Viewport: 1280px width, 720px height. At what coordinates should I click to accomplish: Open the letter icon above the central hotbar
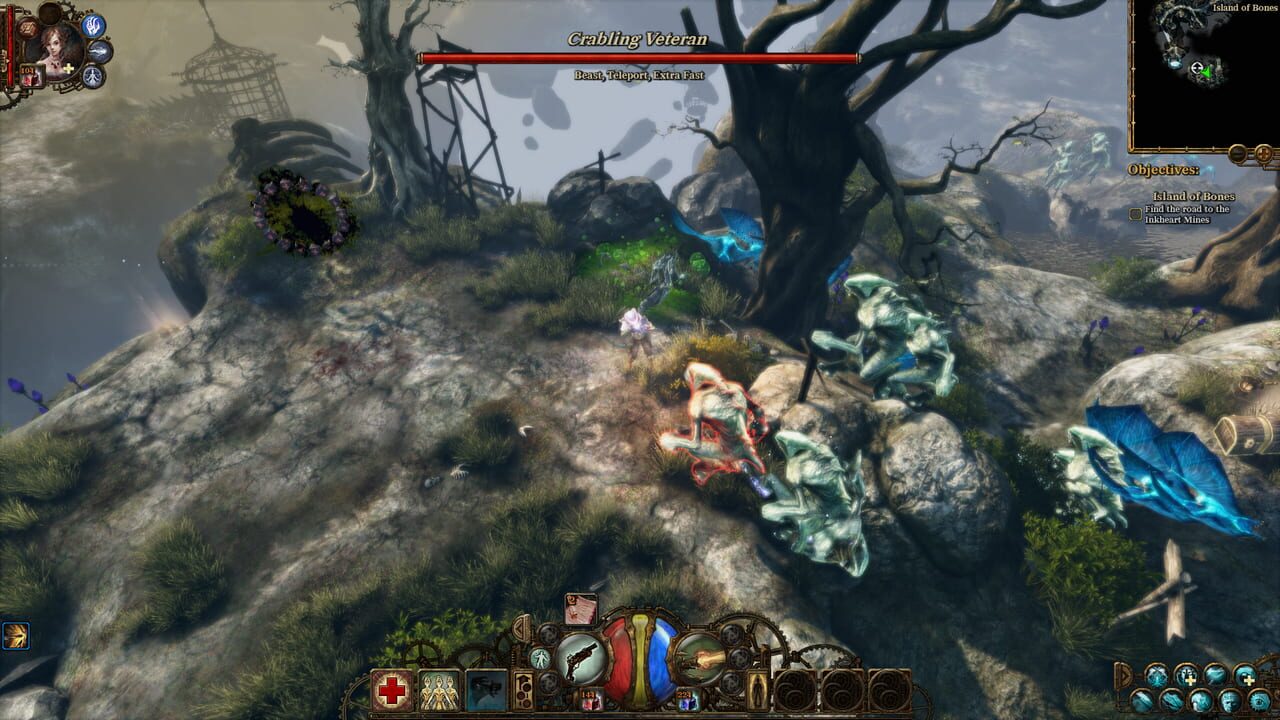(x=579, y=607)
